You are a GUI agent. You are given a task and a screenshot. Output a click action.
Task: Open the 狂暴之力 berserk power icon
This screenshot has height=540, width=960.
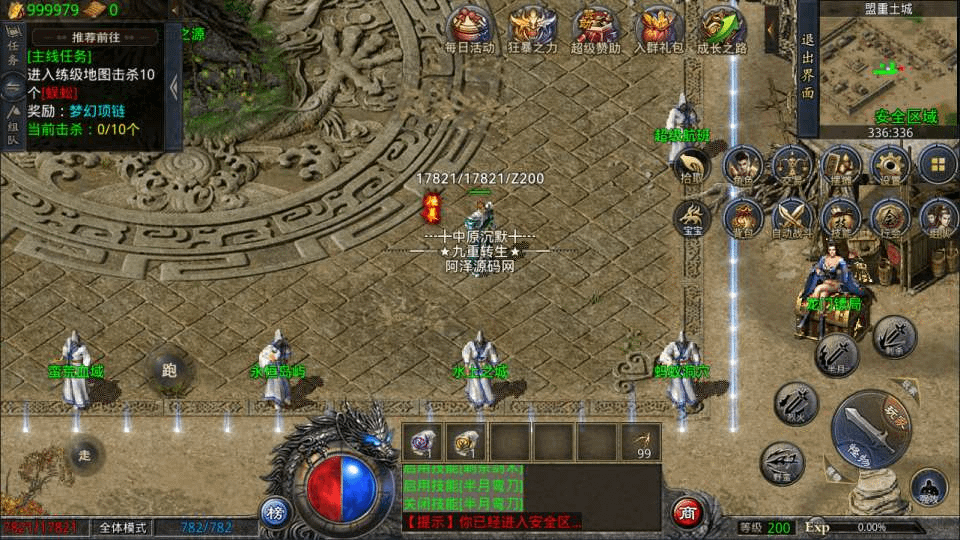point(533,28)
